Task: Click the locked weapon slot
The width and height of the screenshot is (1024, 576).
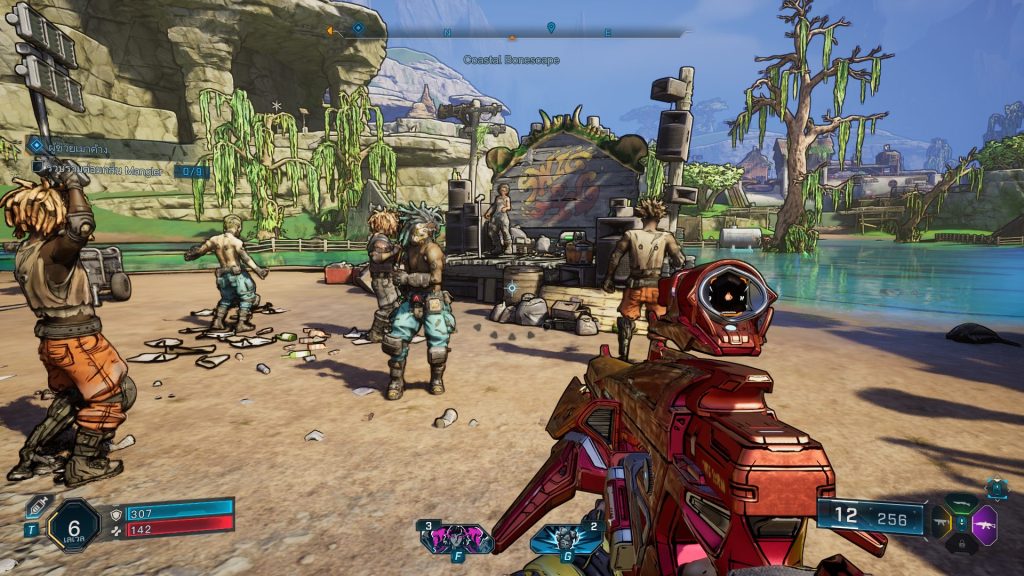Action: click(x=961, y=543)
